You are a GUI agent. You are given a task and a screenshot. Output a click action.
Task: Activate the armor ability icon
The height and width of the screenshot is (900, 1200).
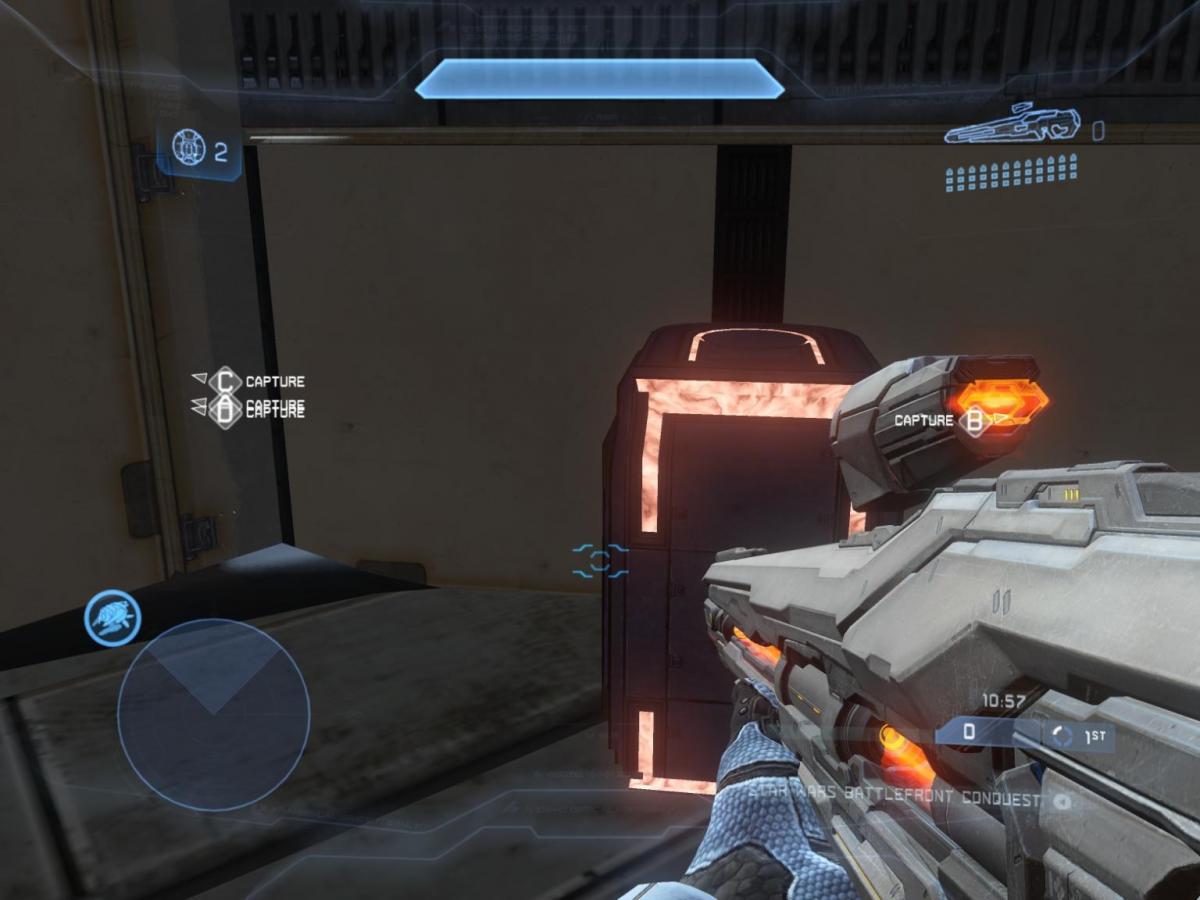(x=112, y=618)
